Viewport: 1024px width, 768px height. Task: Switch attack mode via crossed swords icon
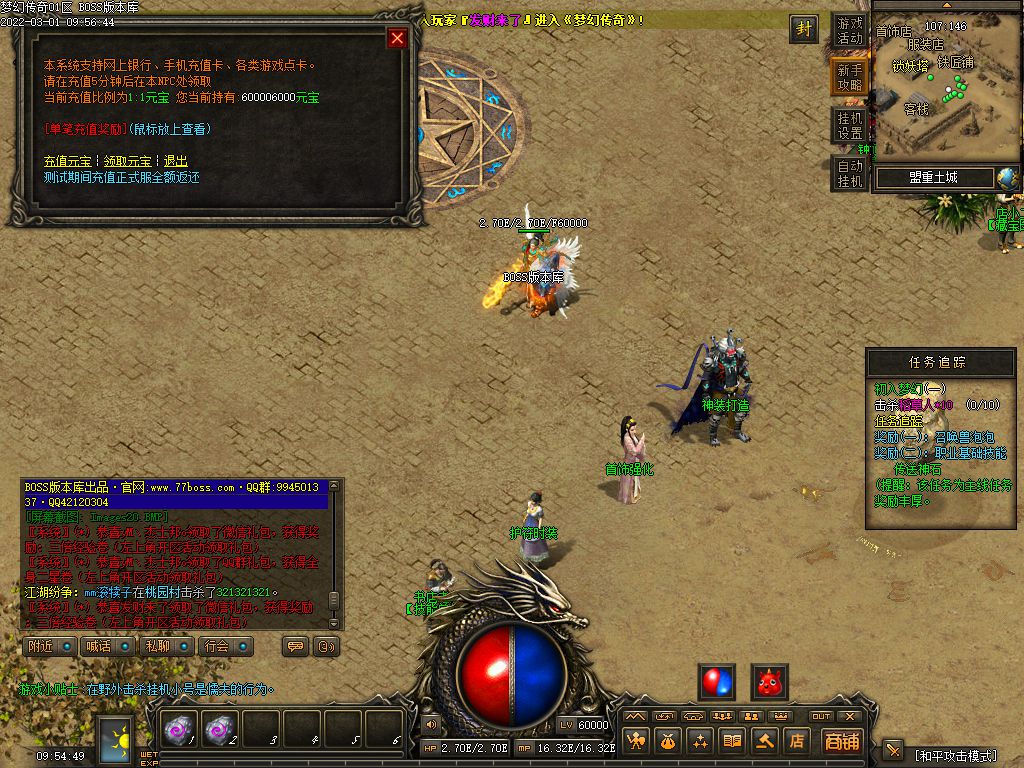tap(893, 750)
